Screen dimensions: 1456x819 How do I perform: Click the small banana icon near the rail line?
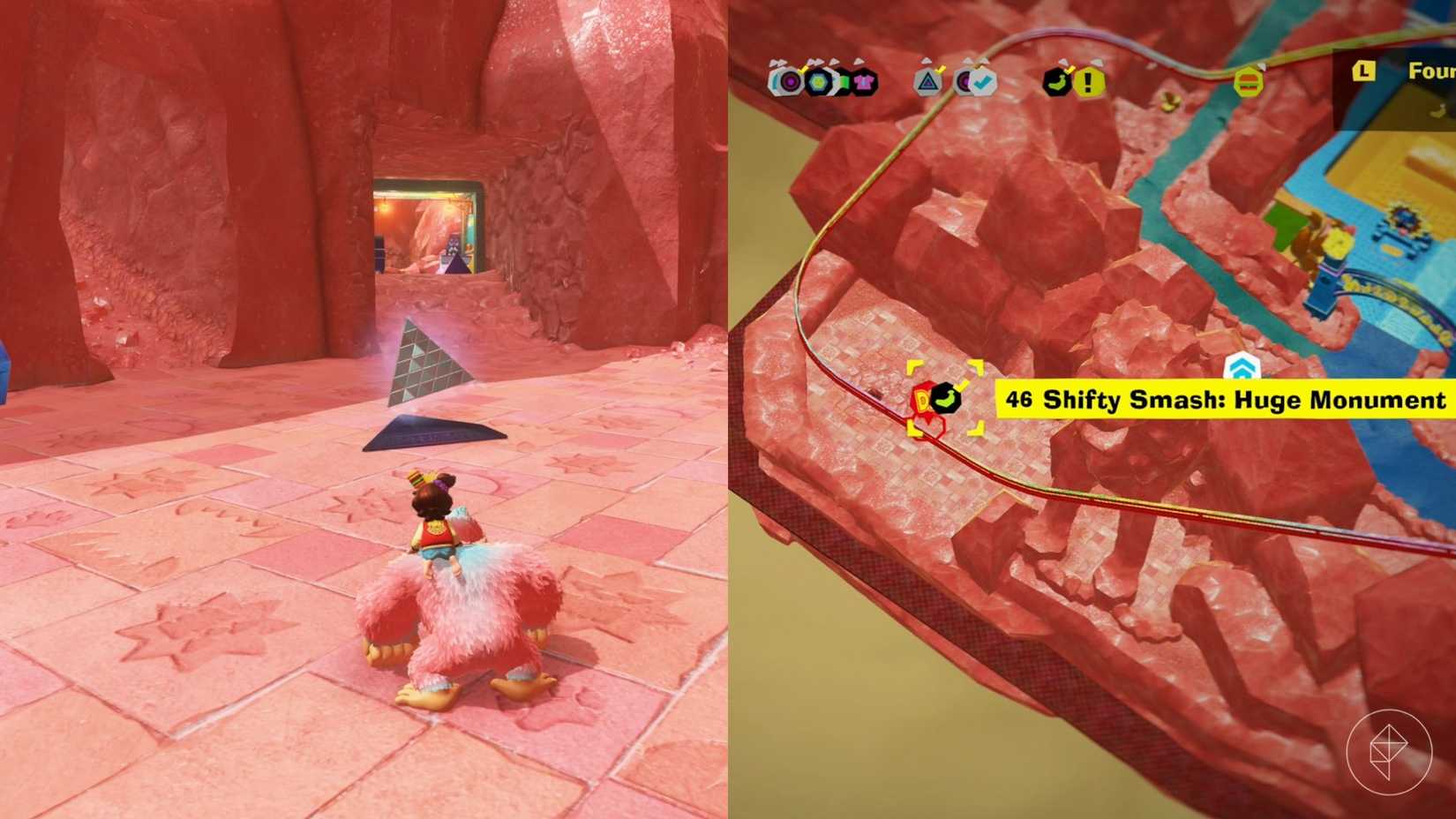[1167, 100]
